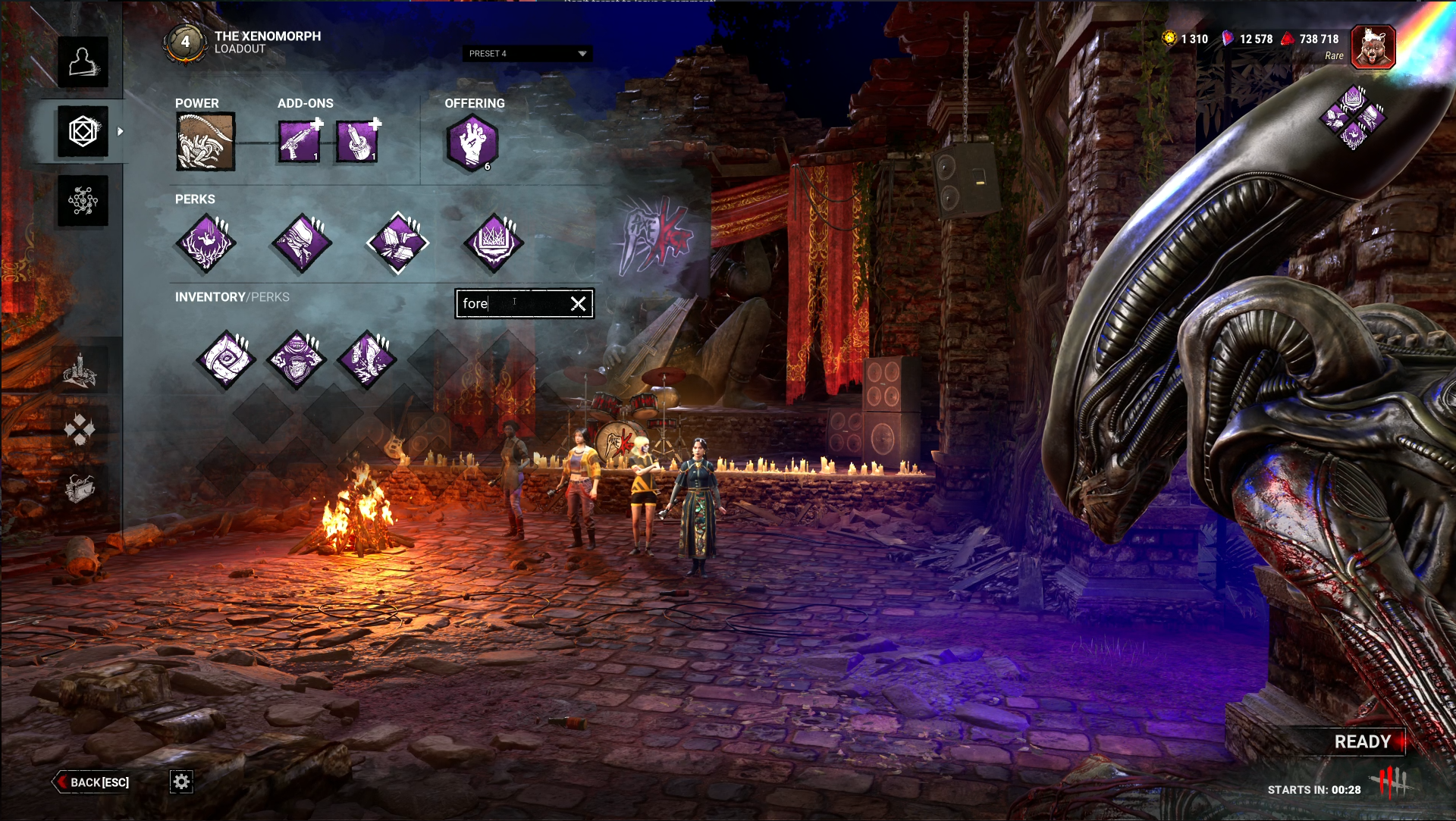Image resolution: width=1456 pixels, height=821 pixels.
Task: Go back with the Back button
Action: [x=92, y=782]
